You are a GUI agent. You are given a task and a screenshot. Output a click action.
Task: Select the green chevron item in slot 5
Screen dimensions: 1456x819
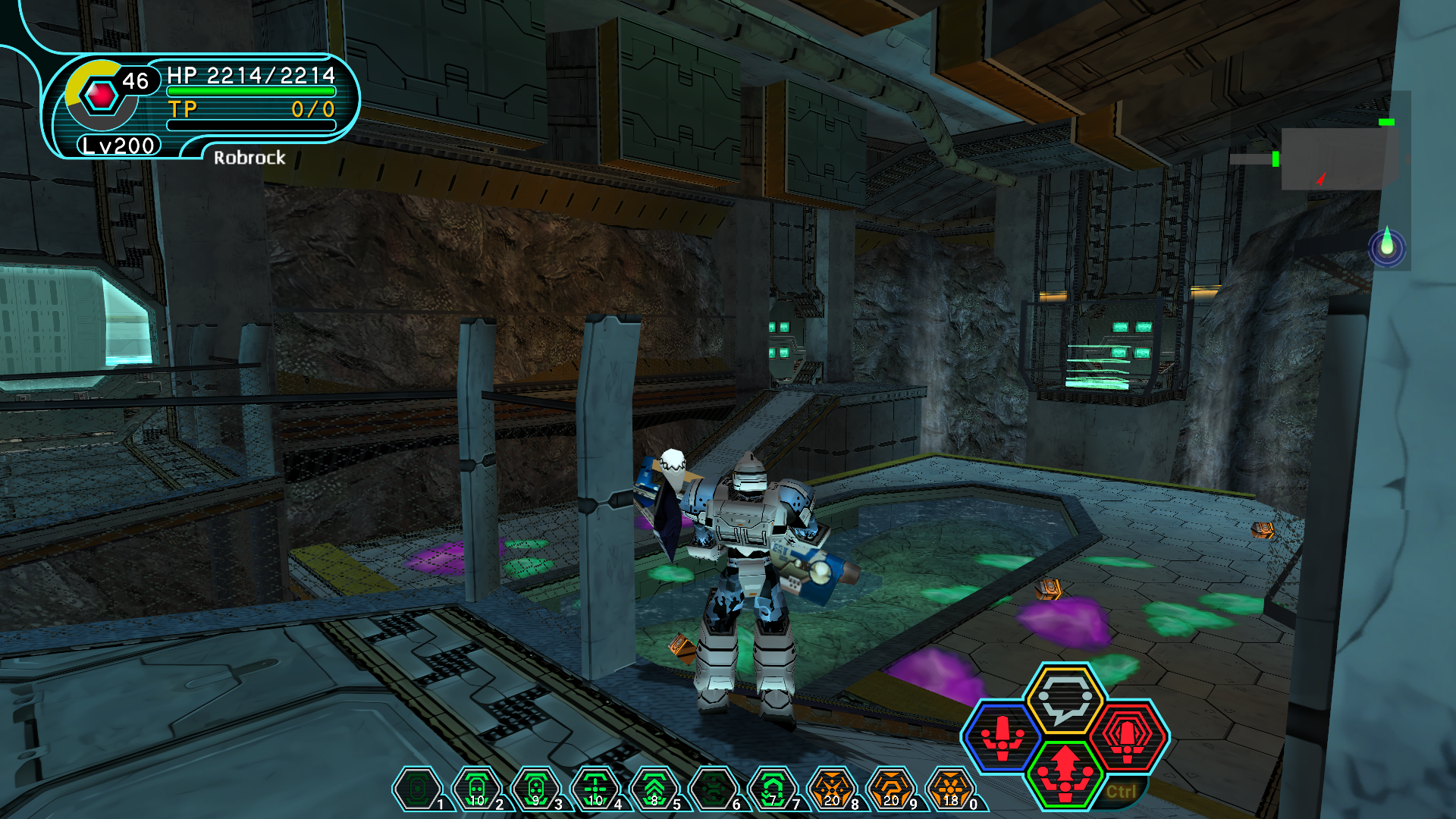[x=654, y=789]
